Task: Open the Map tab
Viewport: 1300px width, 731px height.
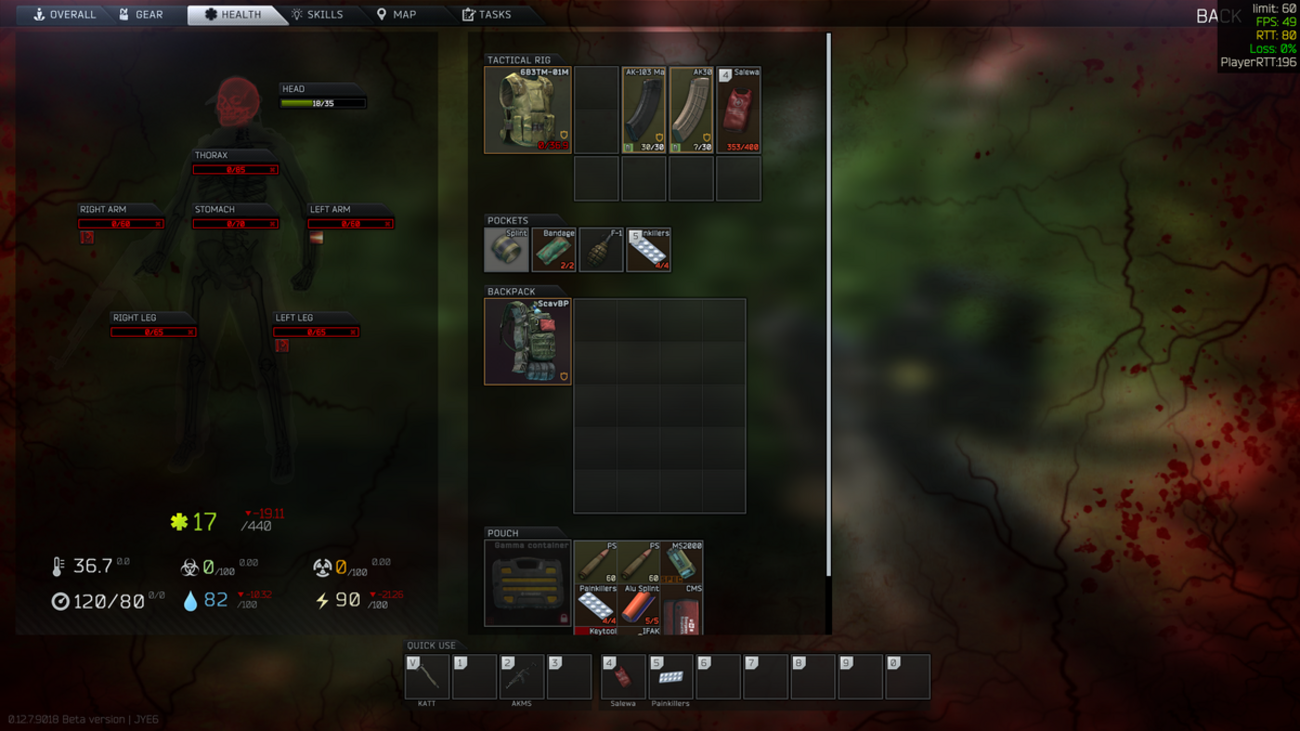Action: point(396,15)
